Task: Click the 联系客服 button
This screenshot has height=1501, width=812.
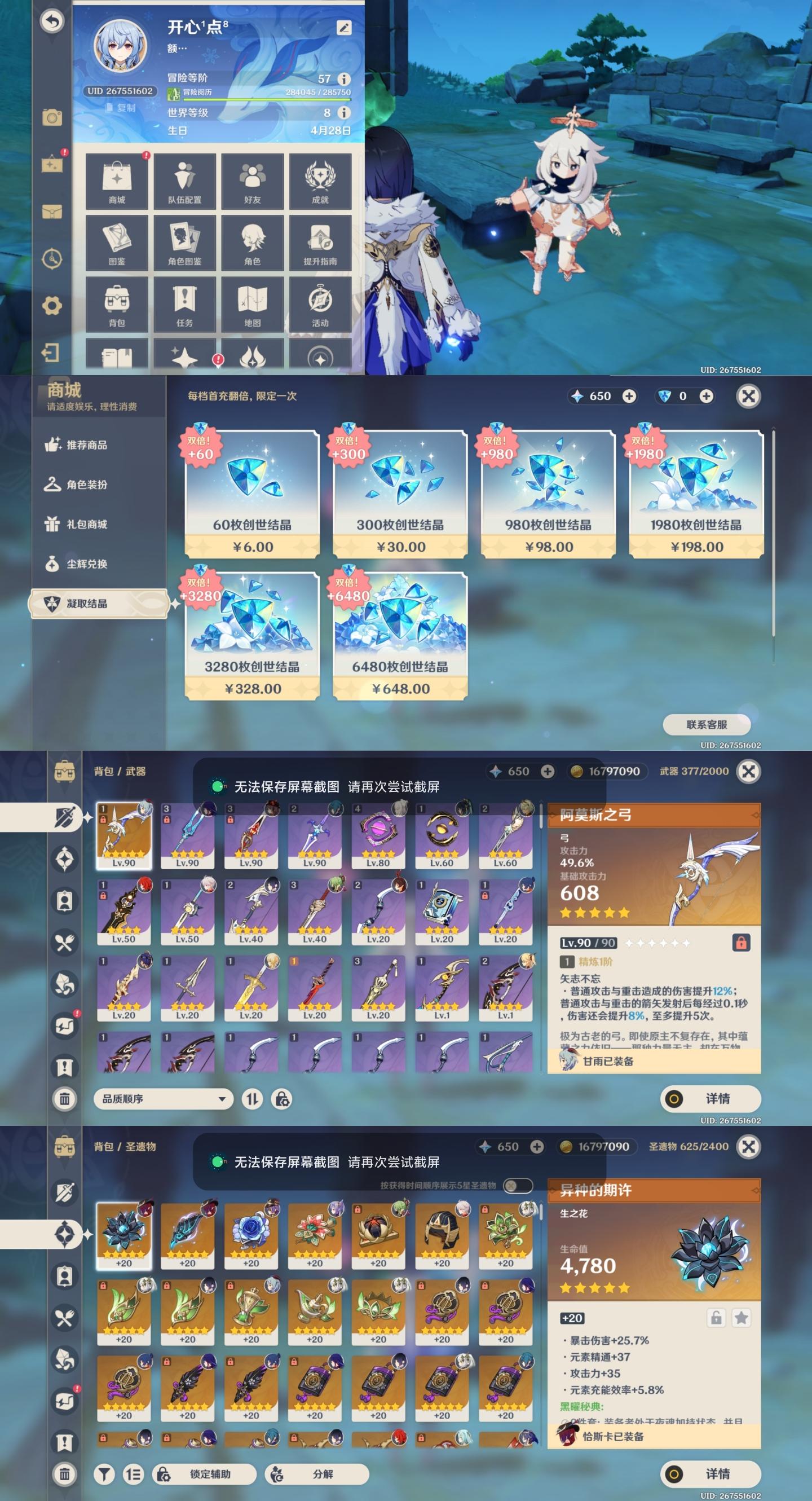Action: [x=708, y=725]
